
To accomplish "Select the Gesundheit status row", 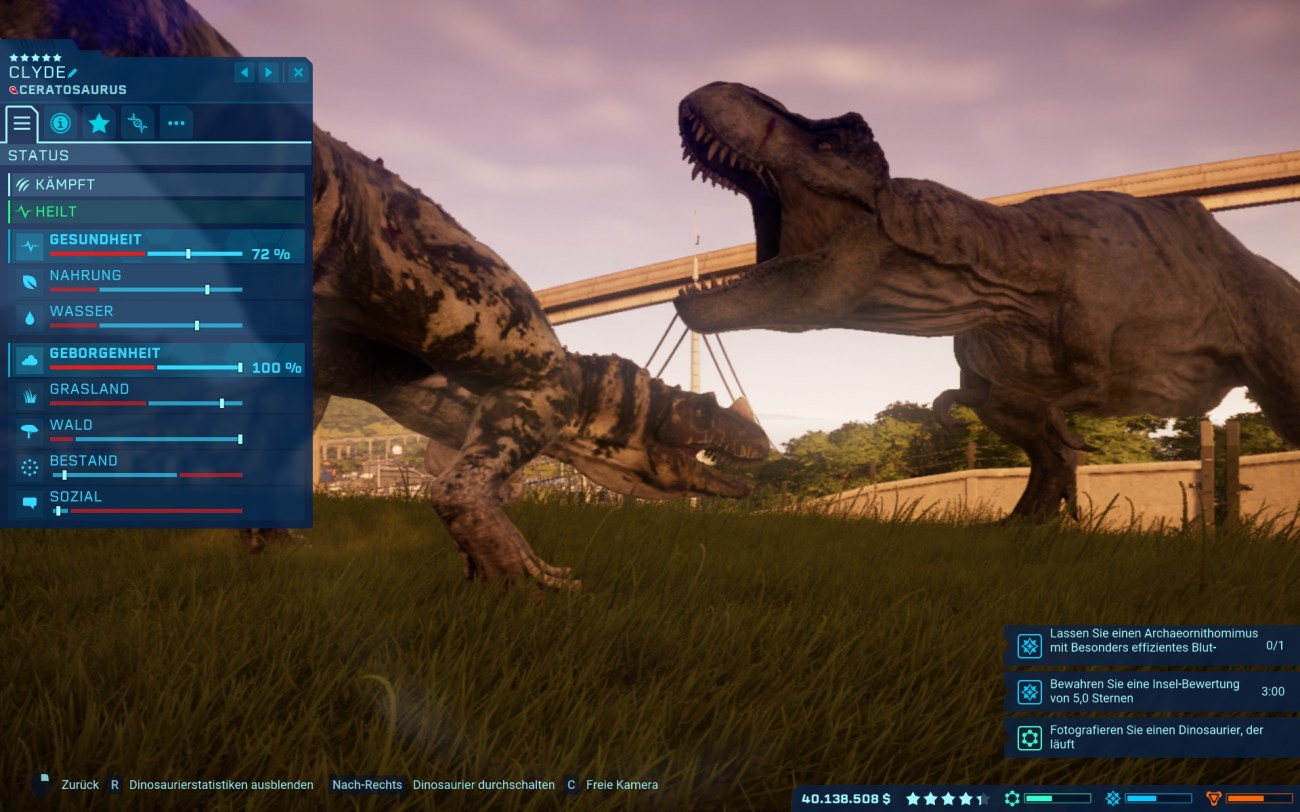I will tap(156, 246).
